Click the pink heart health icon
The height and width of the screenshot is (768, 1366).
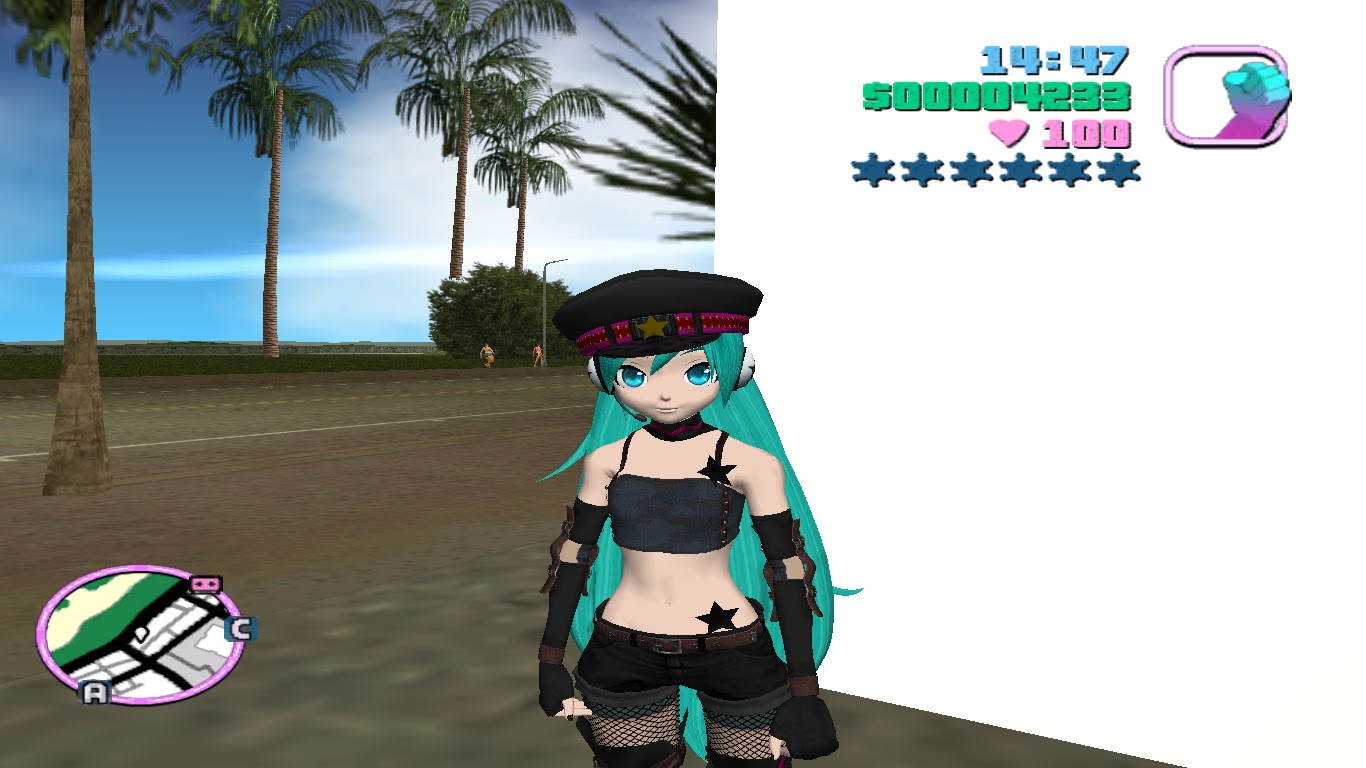pyautogui.click(x=1009, y=130)
